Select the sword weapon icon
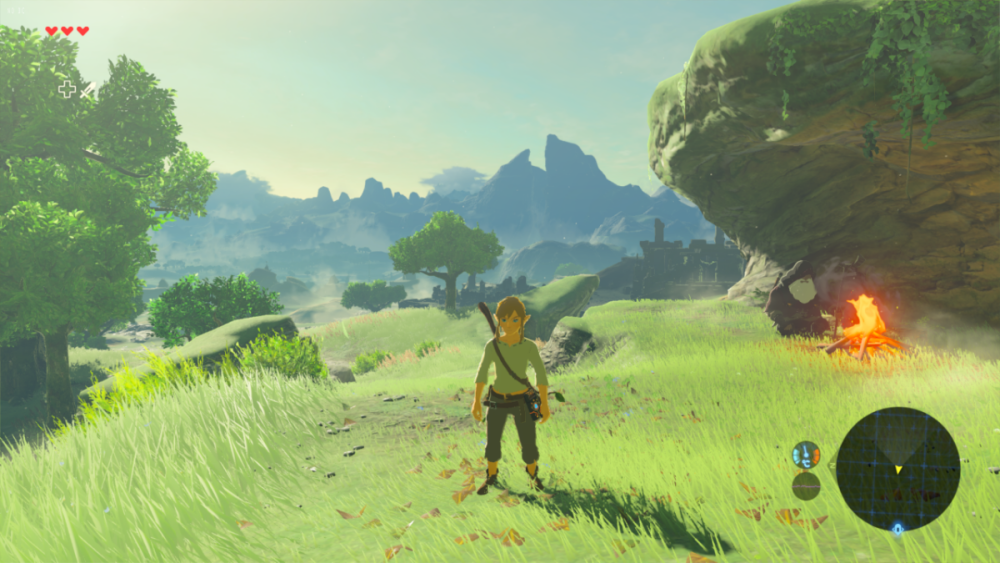Screen dimensions: 1000x563 click(x=88, y=90)
